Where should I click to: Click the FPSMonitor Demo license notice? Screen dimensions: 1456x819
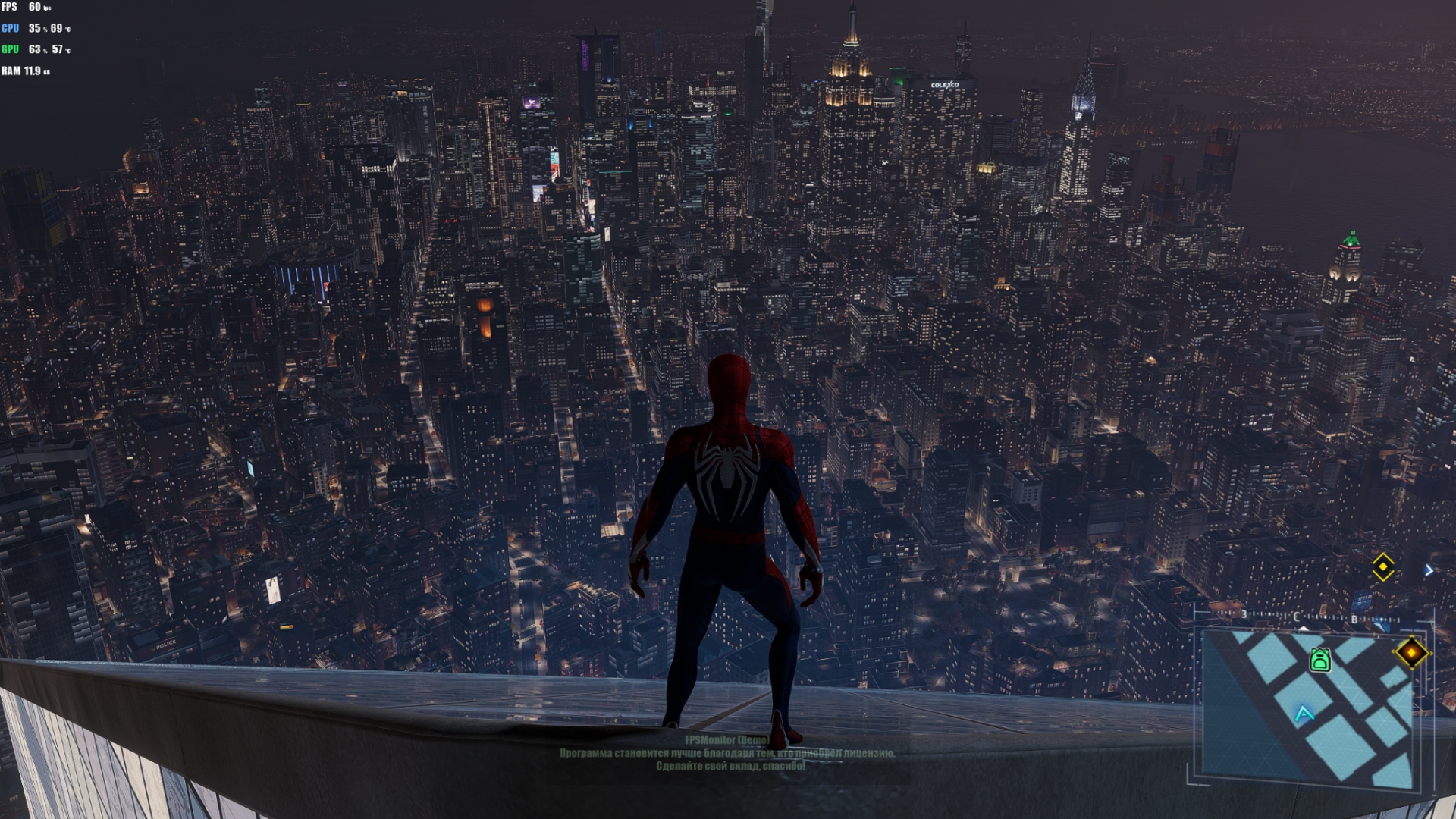(x=727, y=753)
